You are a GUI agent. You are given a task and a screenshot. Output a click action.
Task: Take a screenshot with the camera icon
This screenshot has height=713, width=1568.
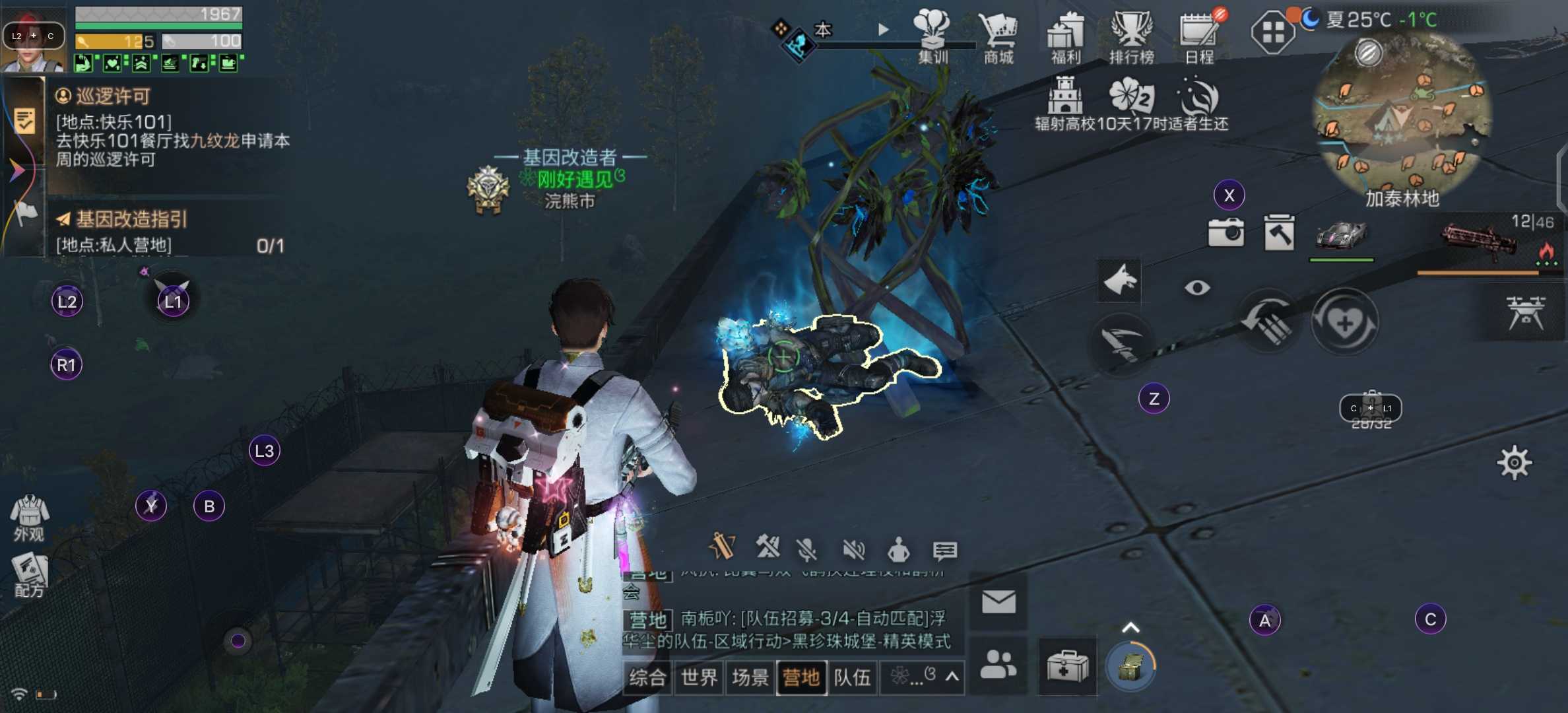coord(1225,232)
